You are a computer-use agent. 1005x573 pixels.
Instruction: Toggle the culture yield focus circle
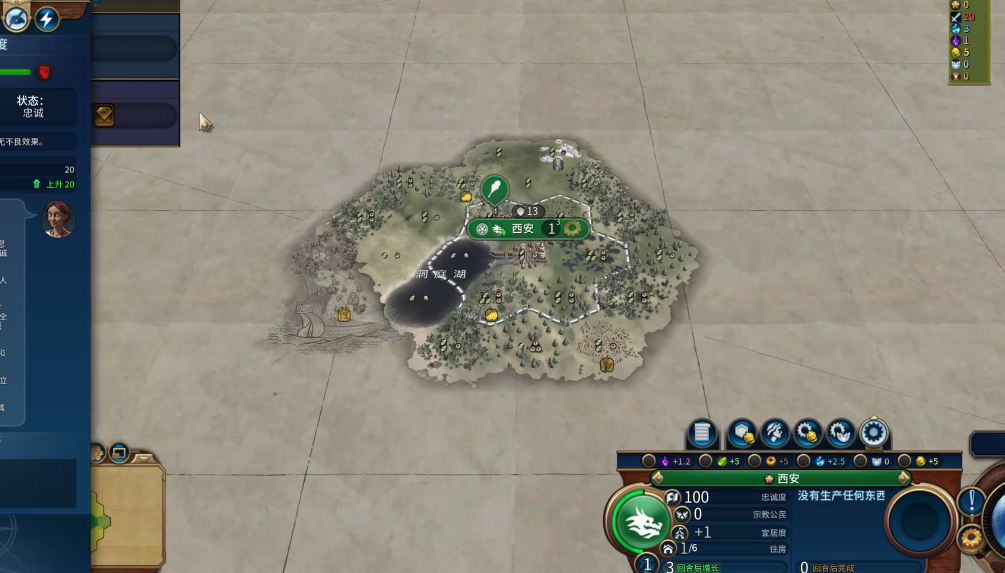tap(649, 461)
